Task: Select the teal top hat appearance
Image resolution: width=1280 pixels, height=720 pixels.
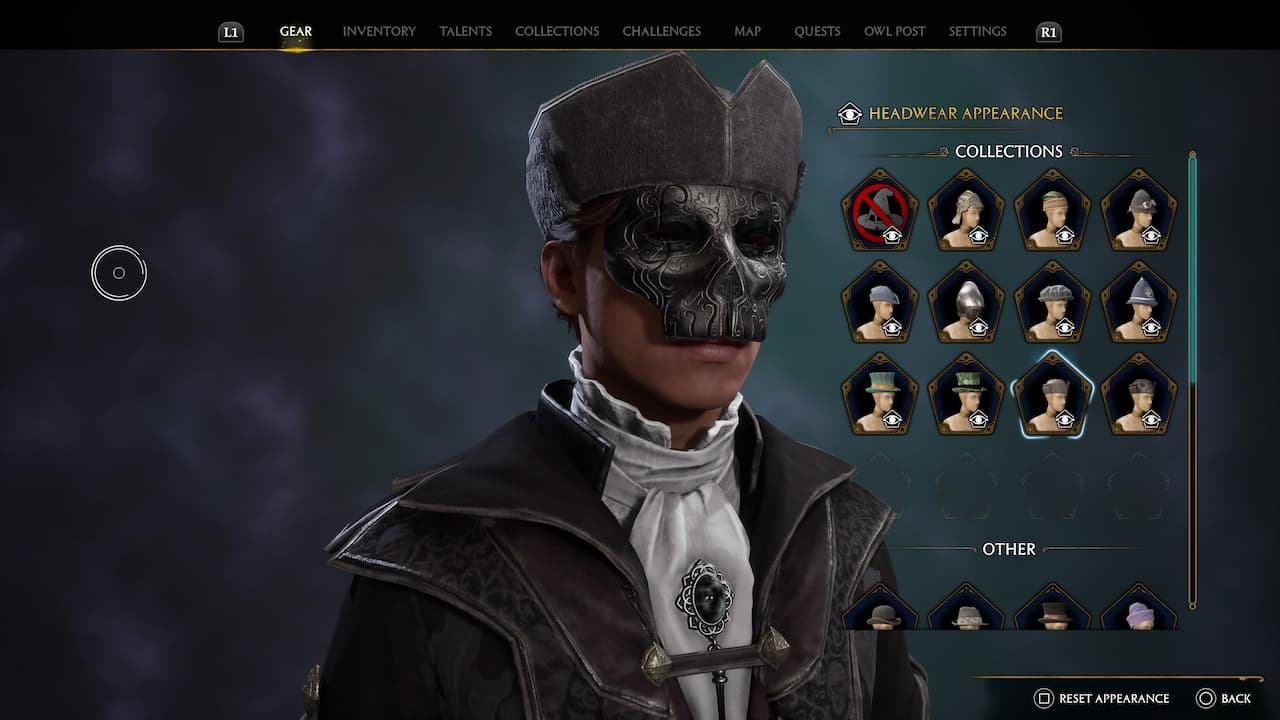Action: [881, 398]
